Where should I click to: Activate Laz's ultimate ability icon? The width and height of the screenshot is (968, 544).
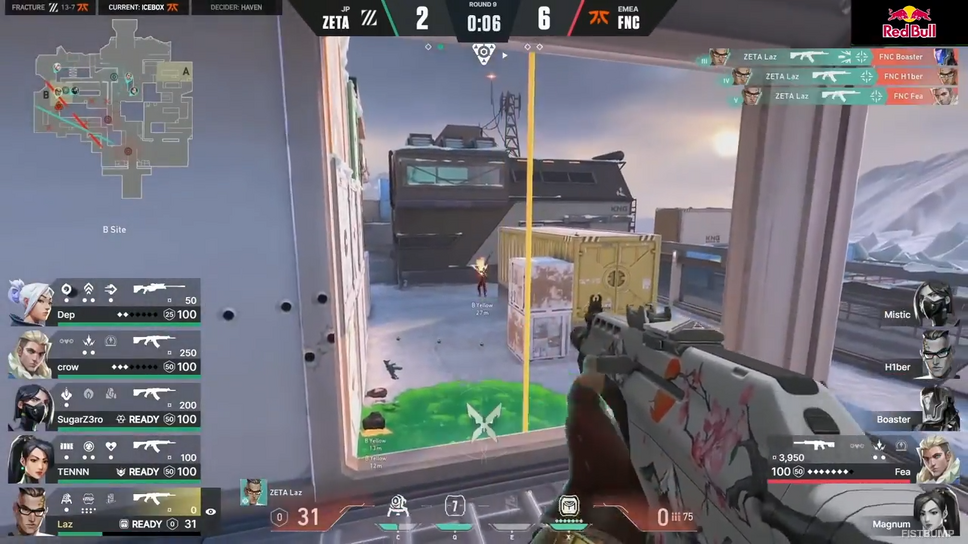[568, 508]
